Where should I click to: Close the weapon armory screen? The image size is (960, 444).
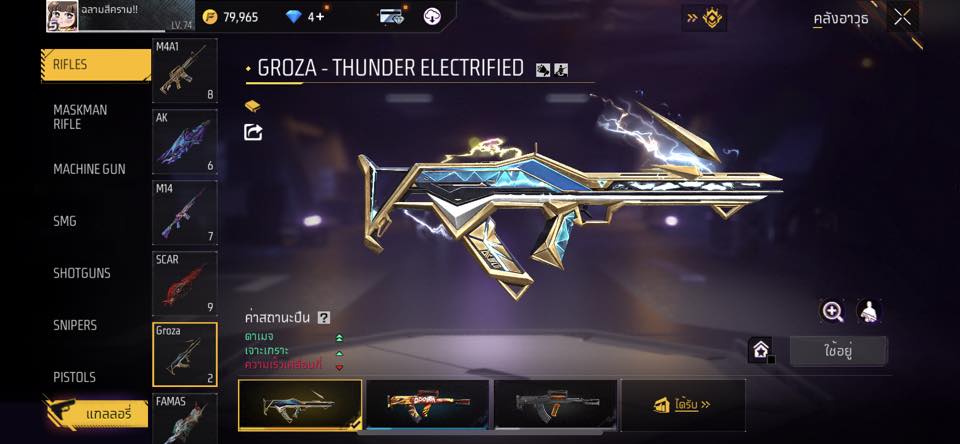pyautogui.click(x=903, y=17)
